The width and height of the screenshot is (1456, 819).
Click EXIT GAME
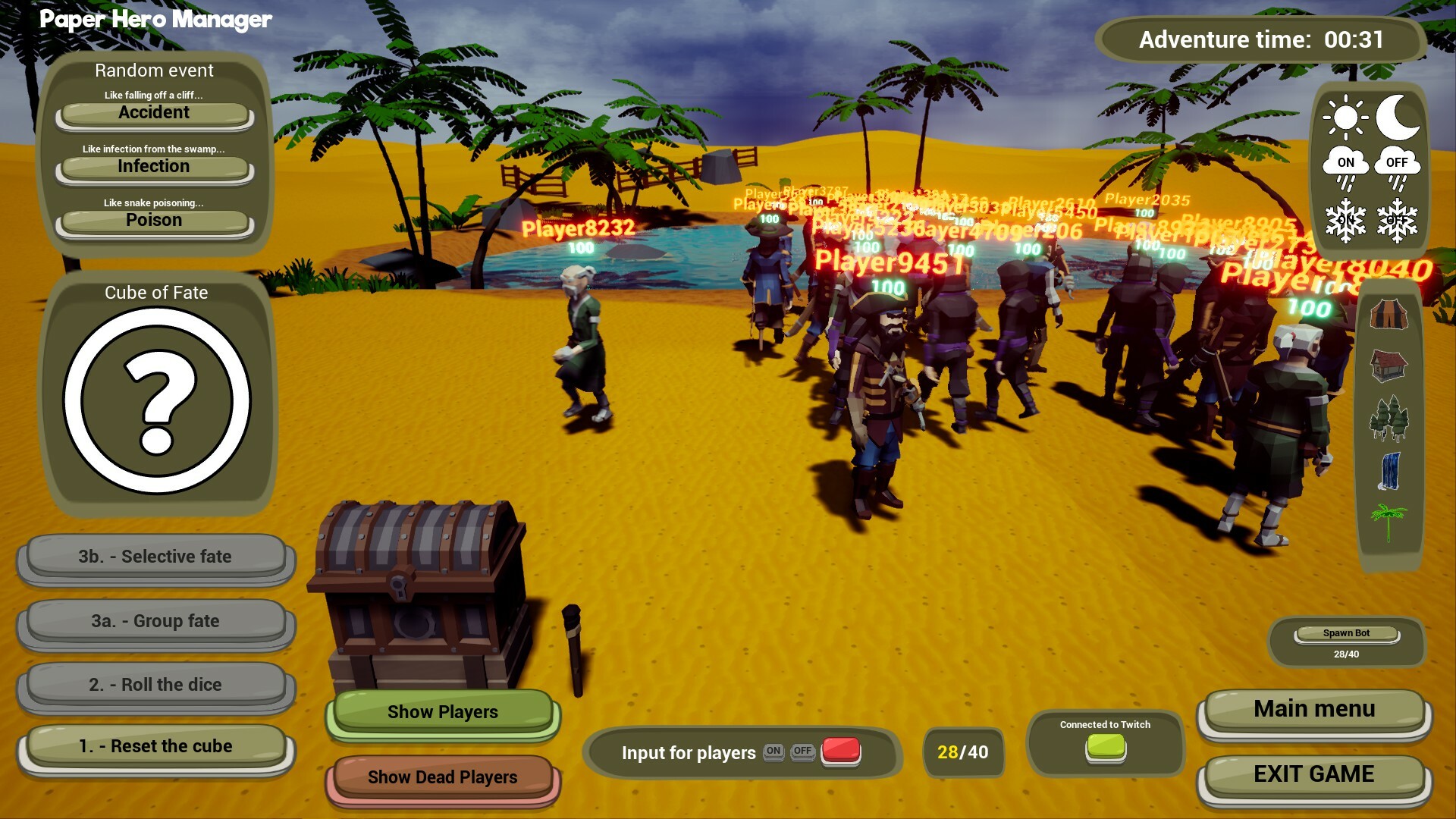tap(1313, 775)
